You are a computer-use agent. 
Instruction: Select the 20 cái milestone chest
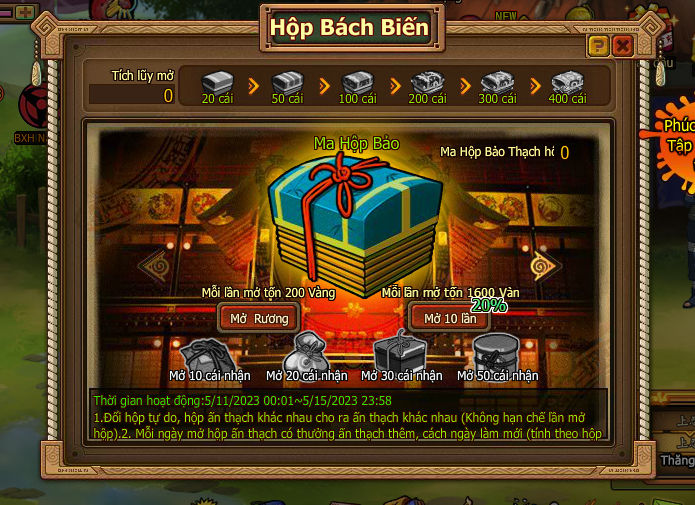[217, 82]
